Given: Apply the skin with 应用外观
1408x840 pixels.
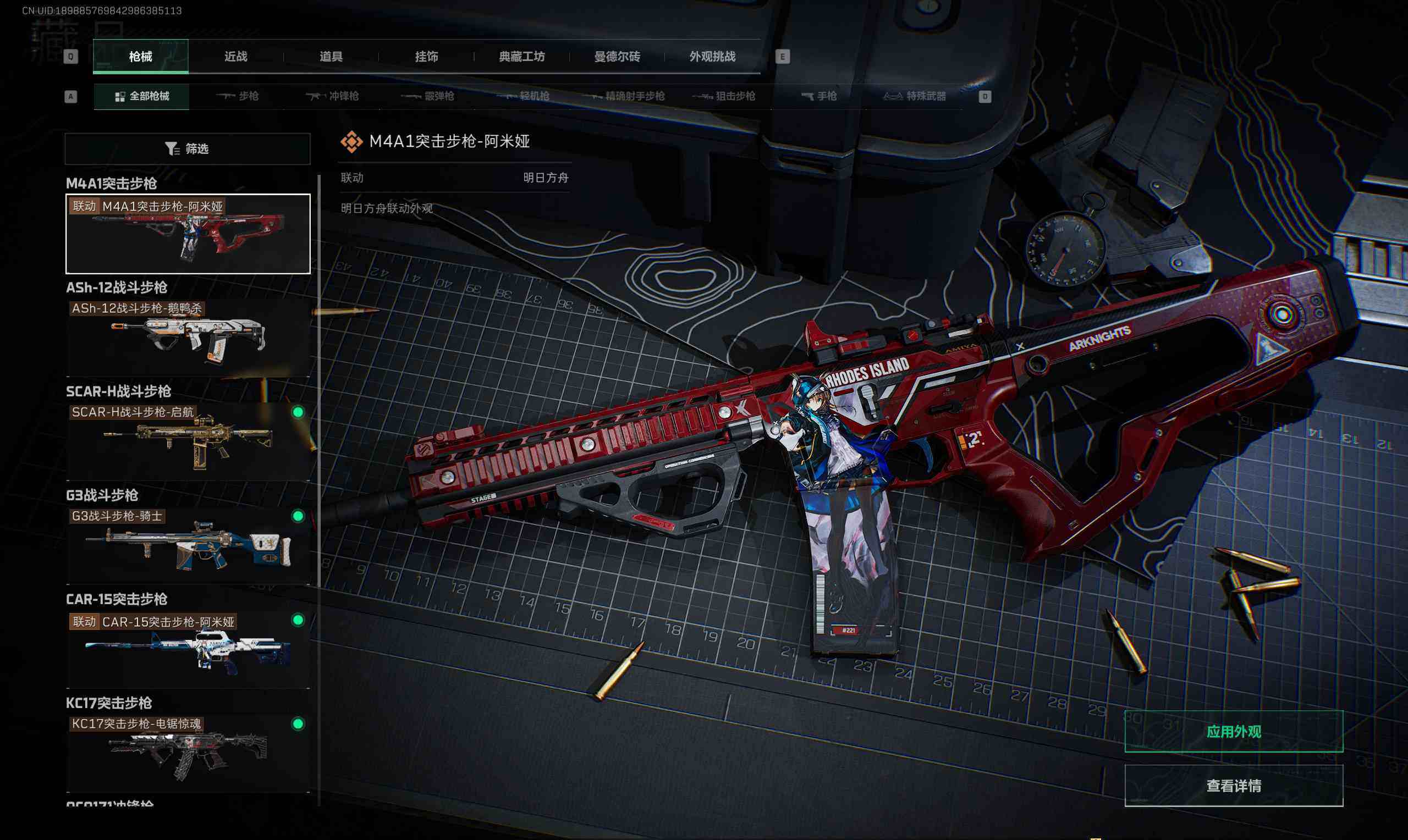Looking at the screenshot, I should 1233,732.
